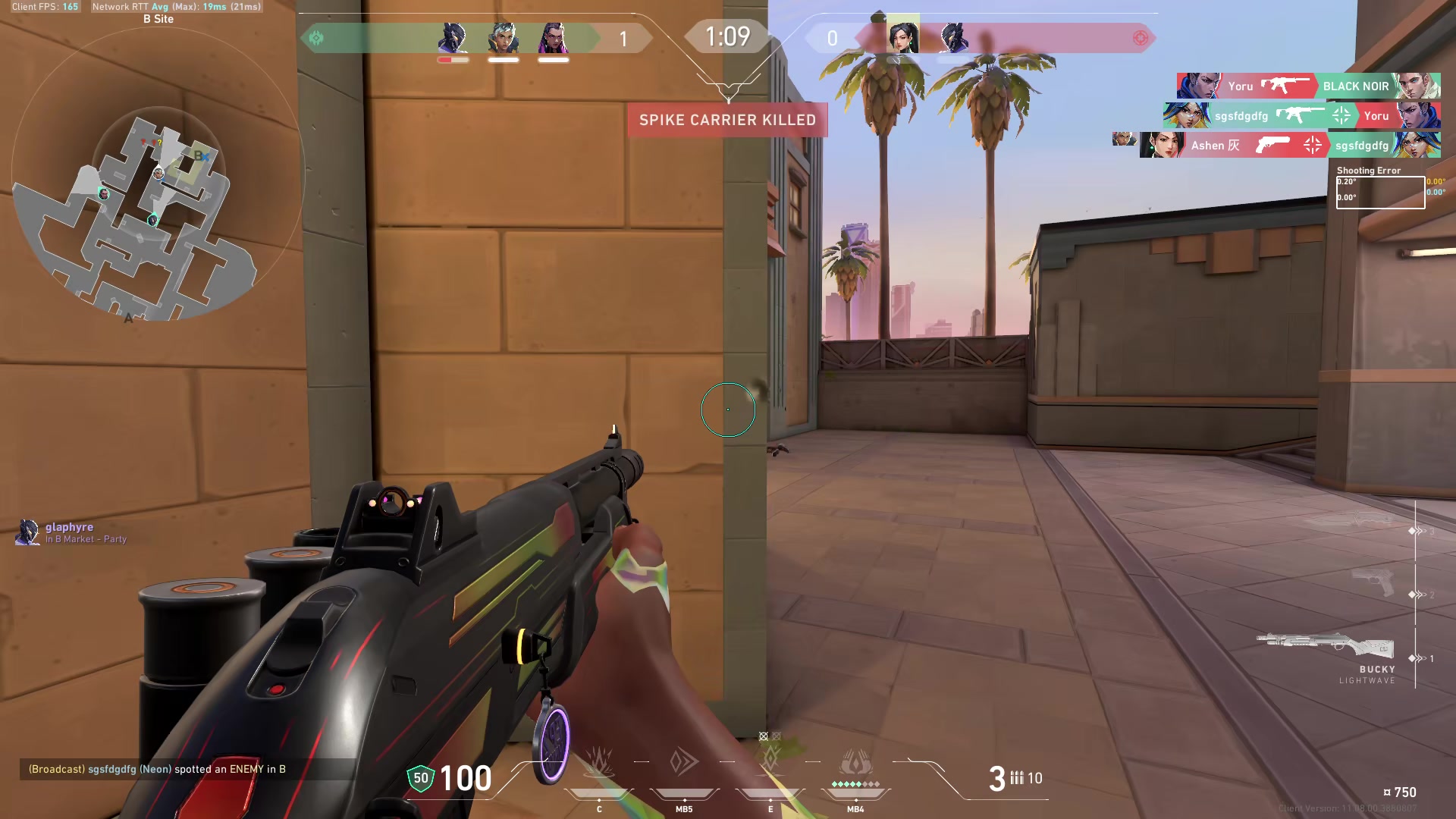Select the Bucky shotgun weapon slot
This screenshot has height=819, width=1456.
[1326, 646]
